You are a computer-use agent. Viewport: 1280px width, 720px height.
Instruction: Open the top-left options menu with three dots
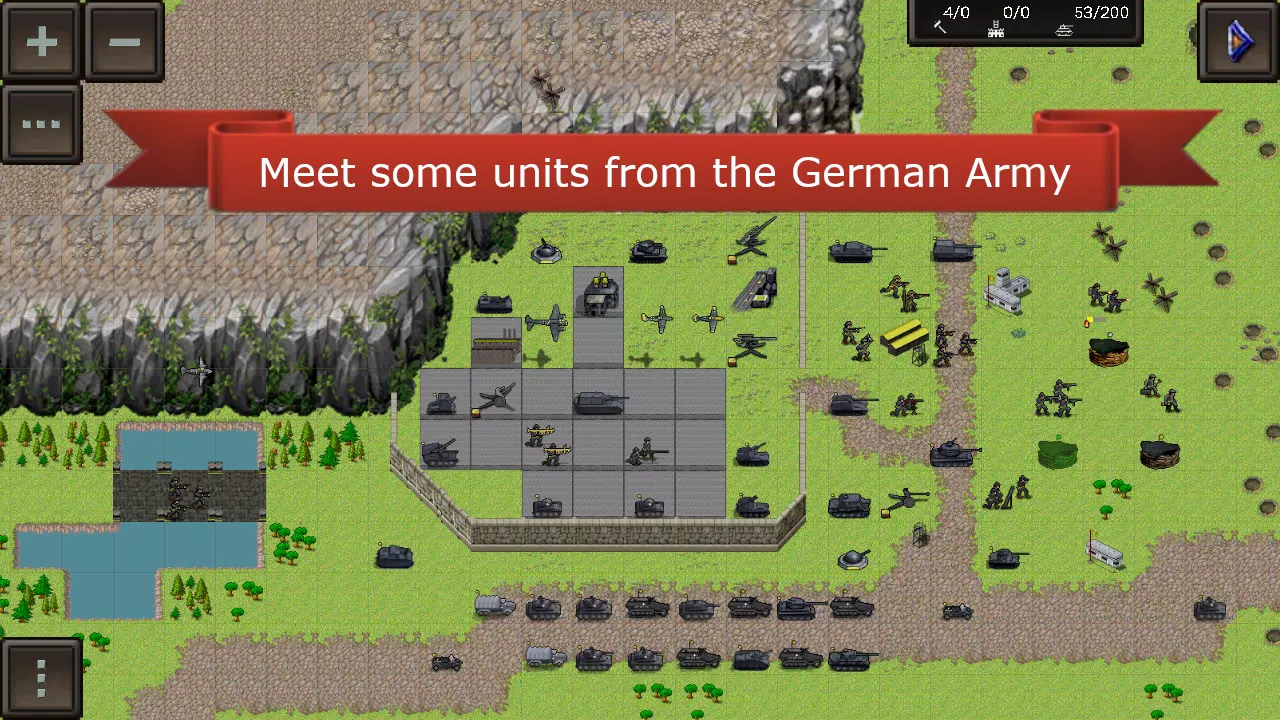(42, 124)
